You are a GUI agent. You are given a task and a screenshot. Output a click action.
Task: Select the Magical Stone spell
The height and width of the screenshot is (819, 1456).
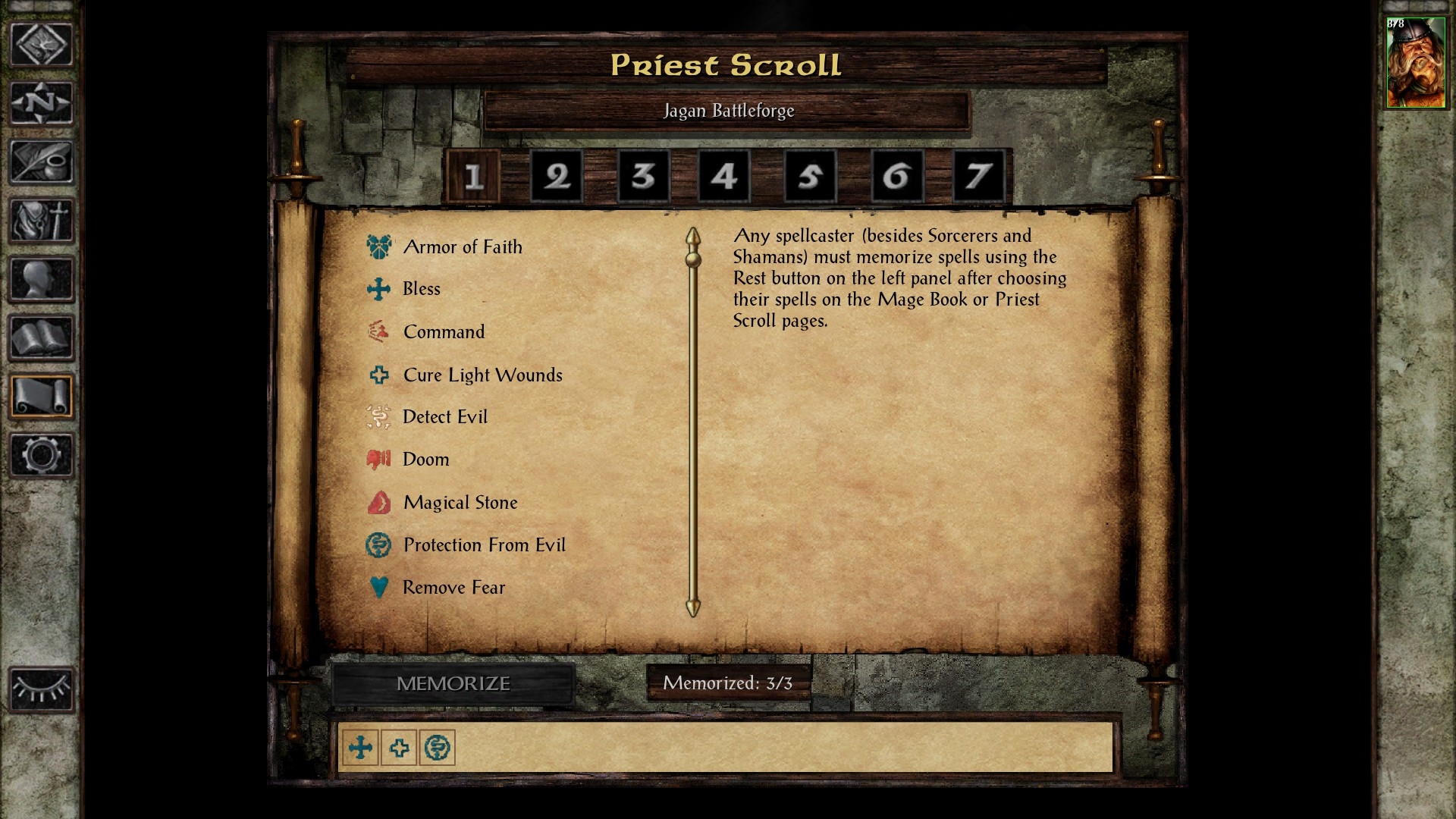point(460,503)
